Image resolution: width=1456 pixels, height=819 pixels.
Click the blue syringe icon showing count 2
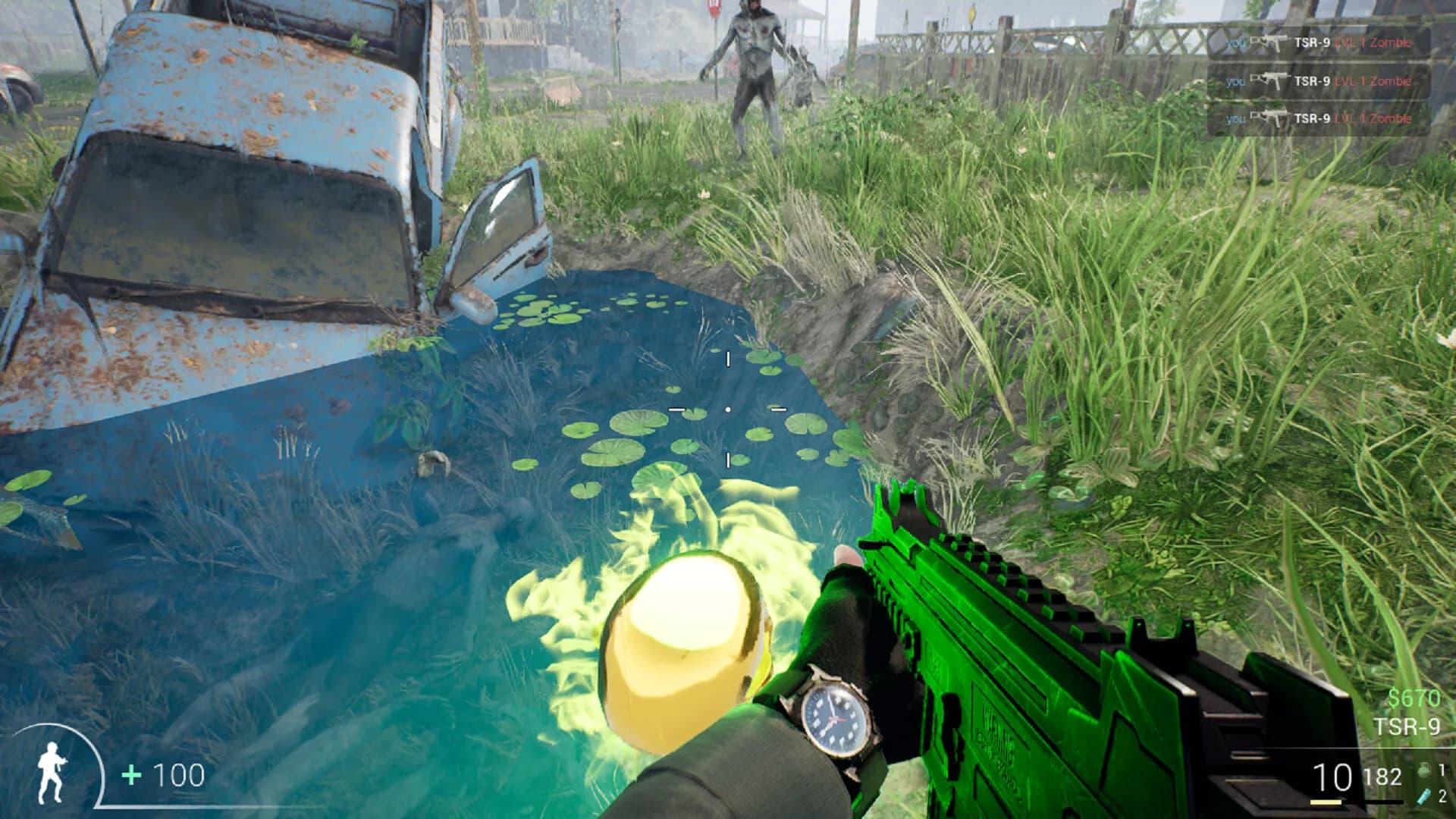point(1424,796)
